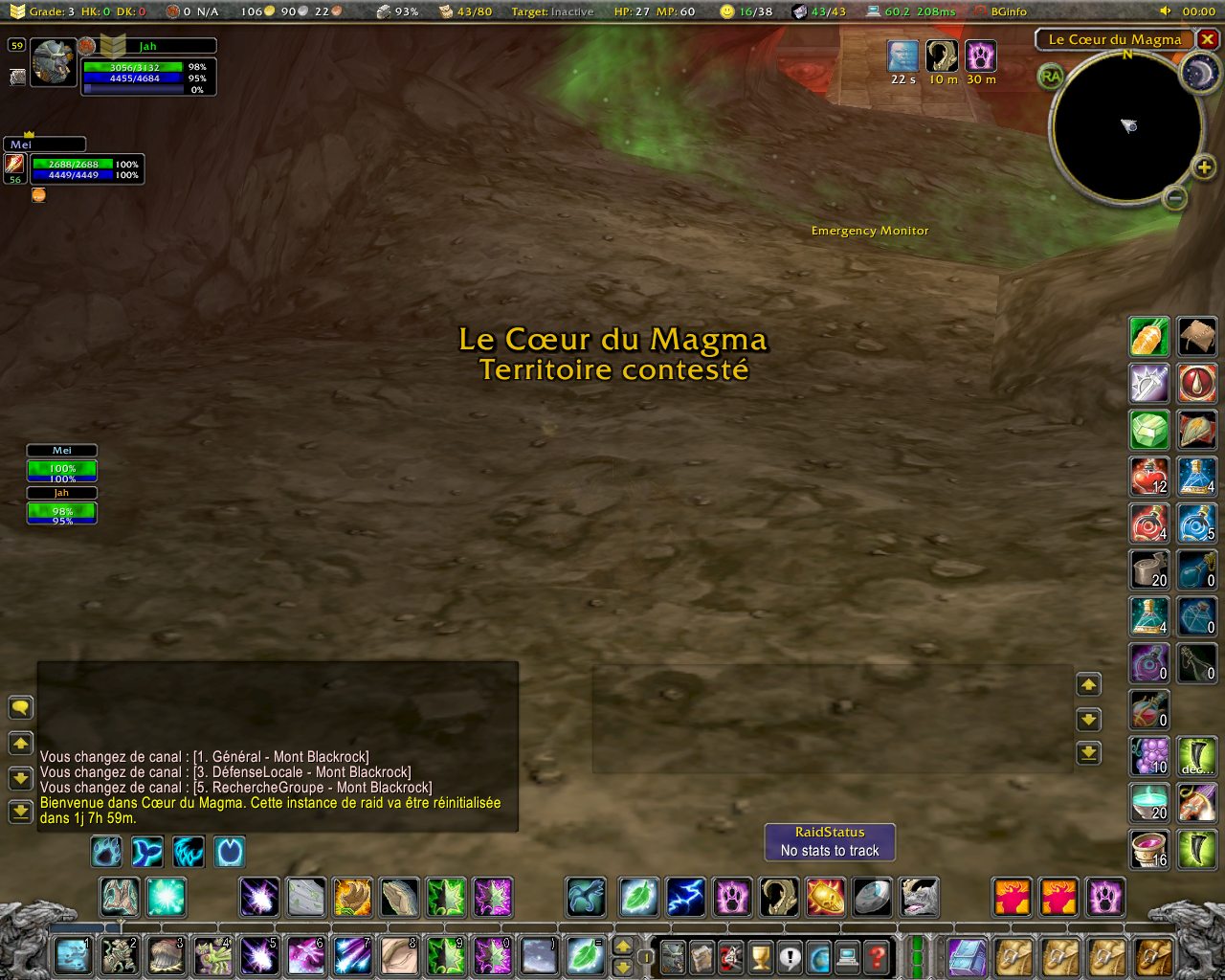Close the minimap with the red X
Image resolution: width=1225 pixels, height=980 pixels.
coord(1208,39)
